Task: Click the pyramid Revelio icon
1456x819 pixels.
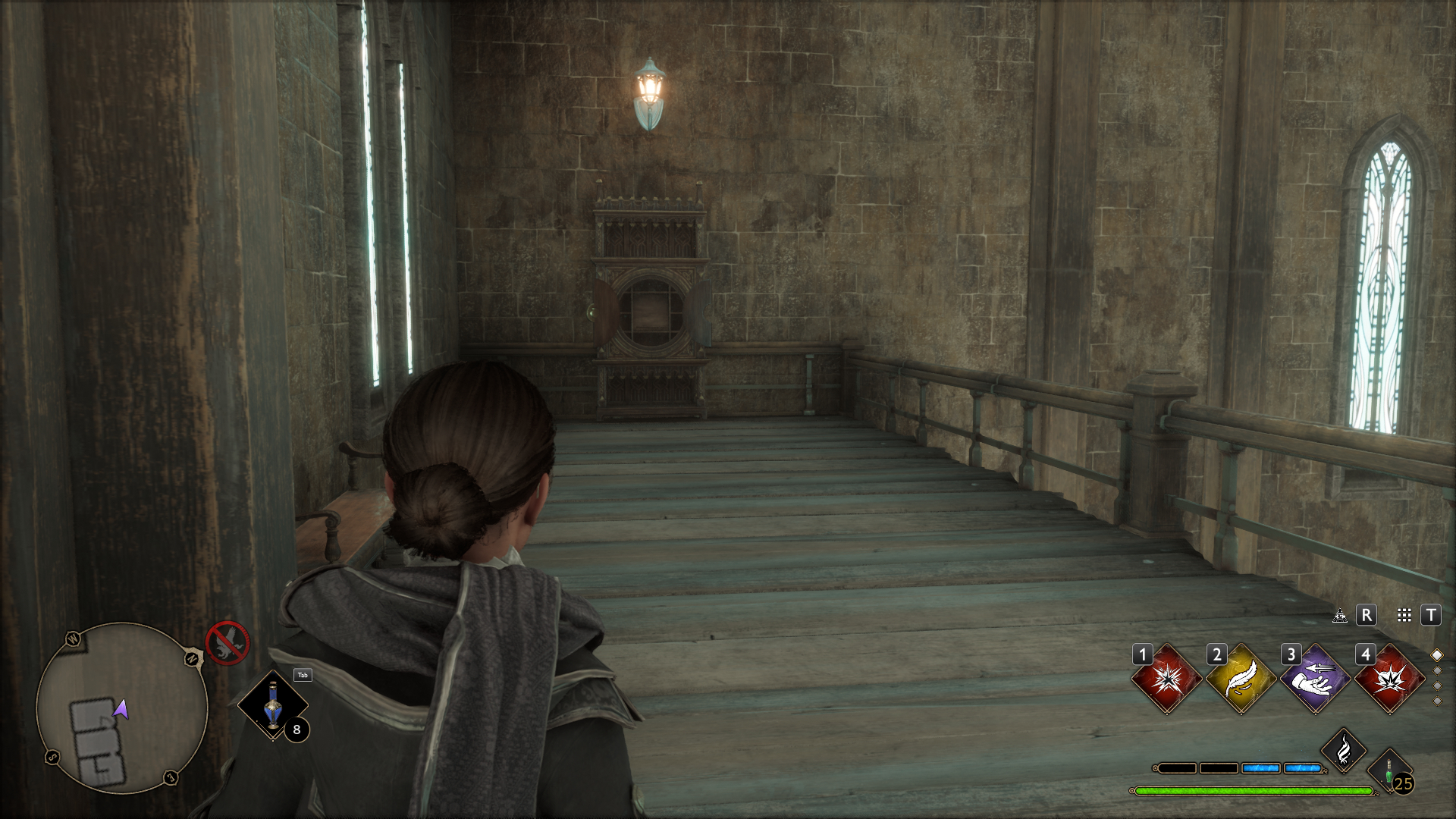Action: [1340, 616]
